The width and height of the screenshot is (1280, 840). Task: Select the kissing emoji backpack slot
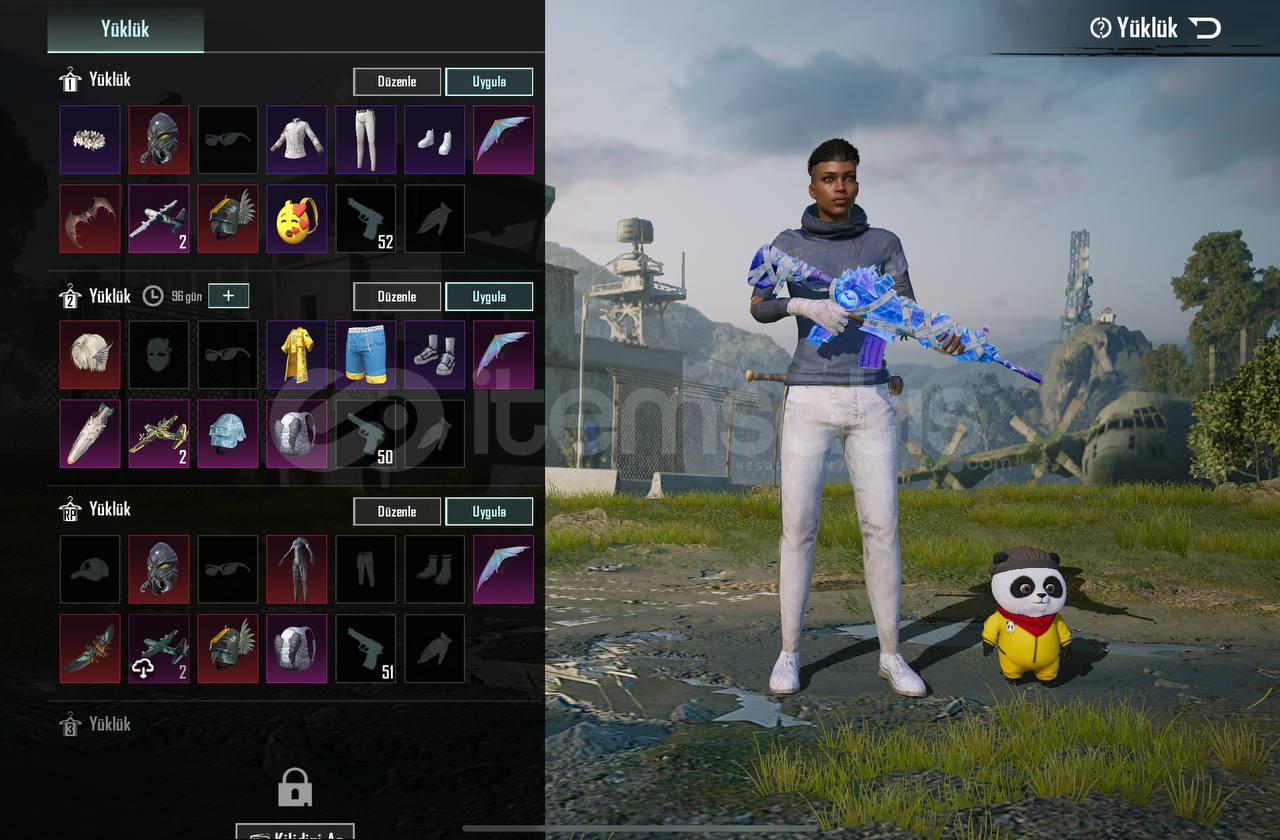tap(297, 218)
